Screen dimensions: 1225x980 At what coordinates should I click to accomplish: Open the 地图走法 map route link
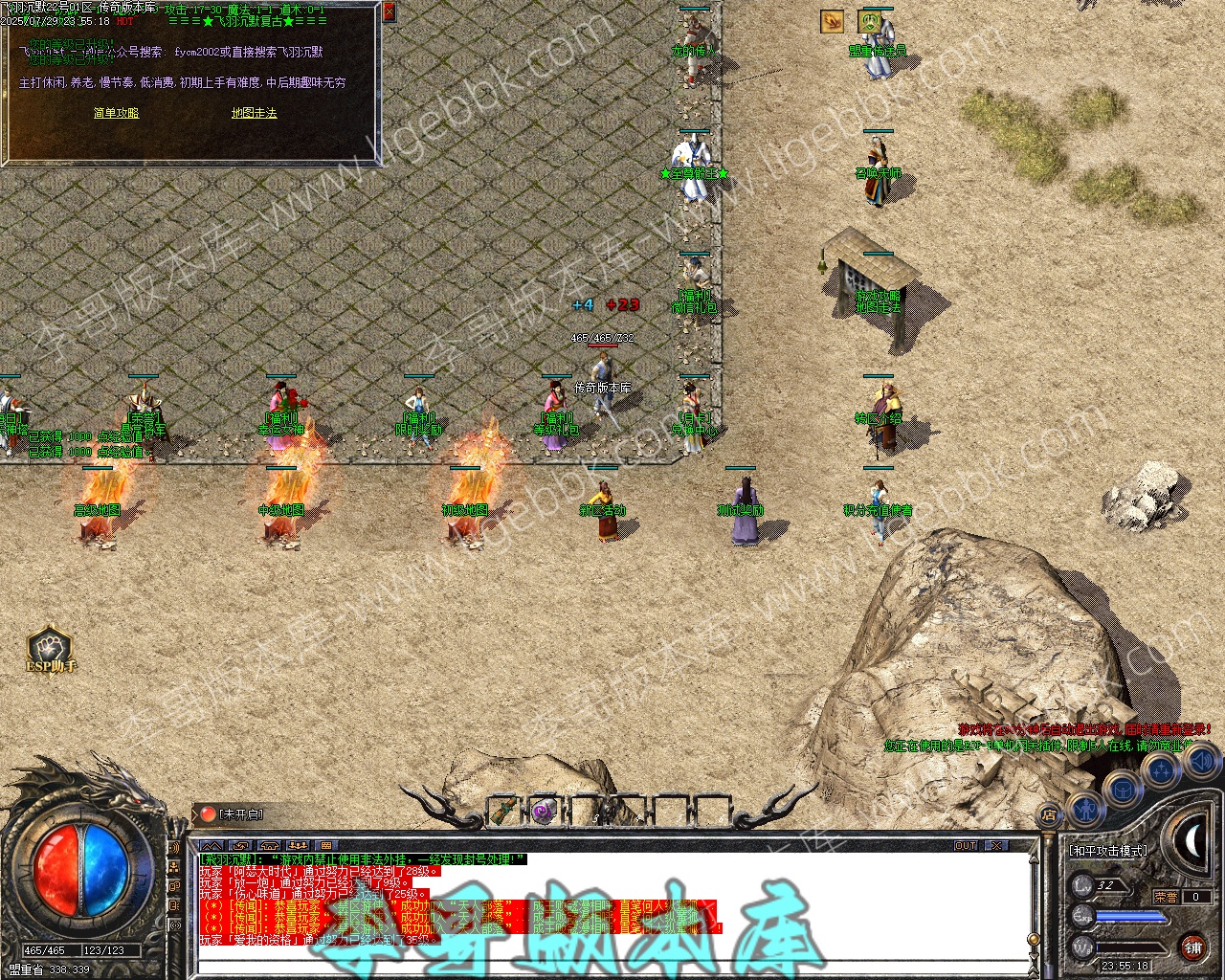pyautogui.click(x=254, y=113)
